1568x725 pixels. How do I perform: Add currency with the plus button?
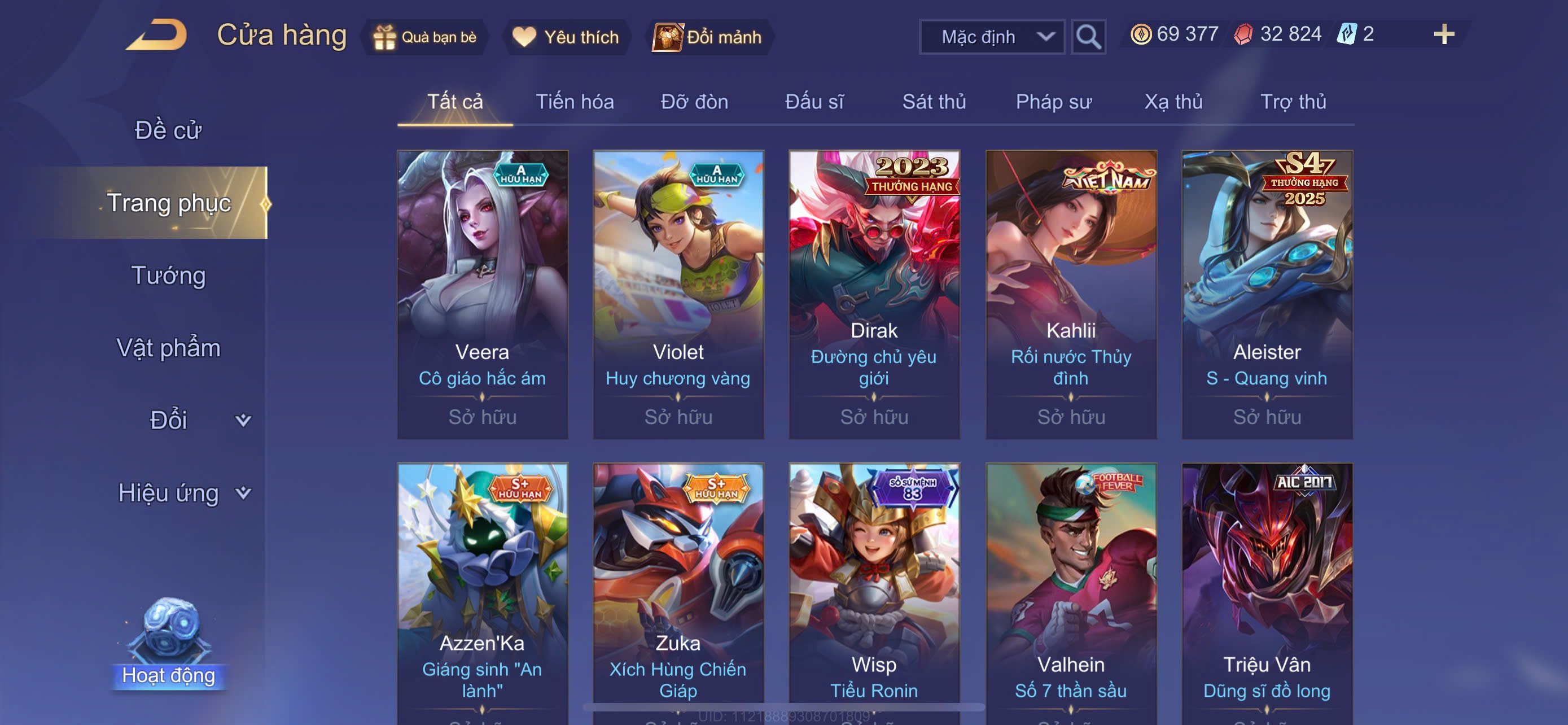pyautogui.click(x=1443, y=34)
